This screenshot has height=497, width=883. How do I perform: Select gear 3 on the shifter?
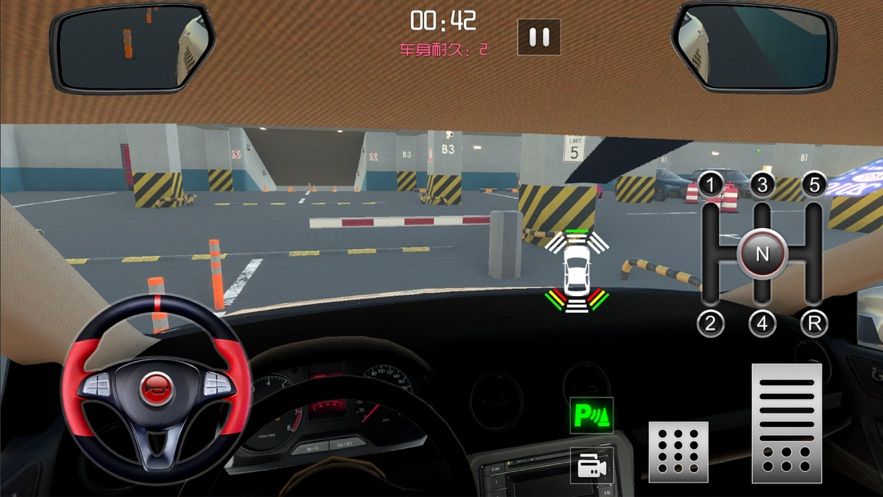763,185
